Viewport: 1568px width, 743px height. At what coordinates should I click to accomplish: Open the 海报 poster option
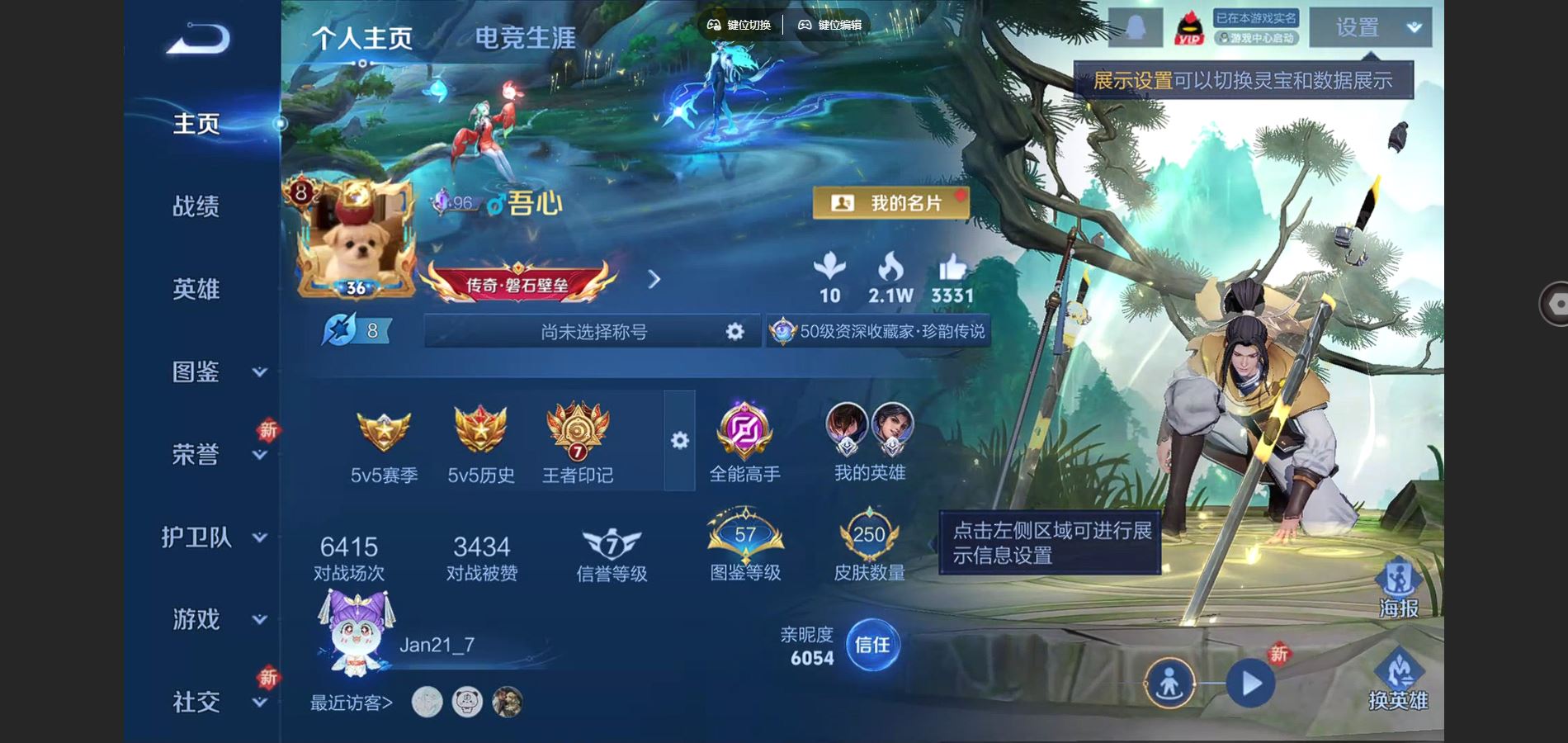(x=1398, y=588)
